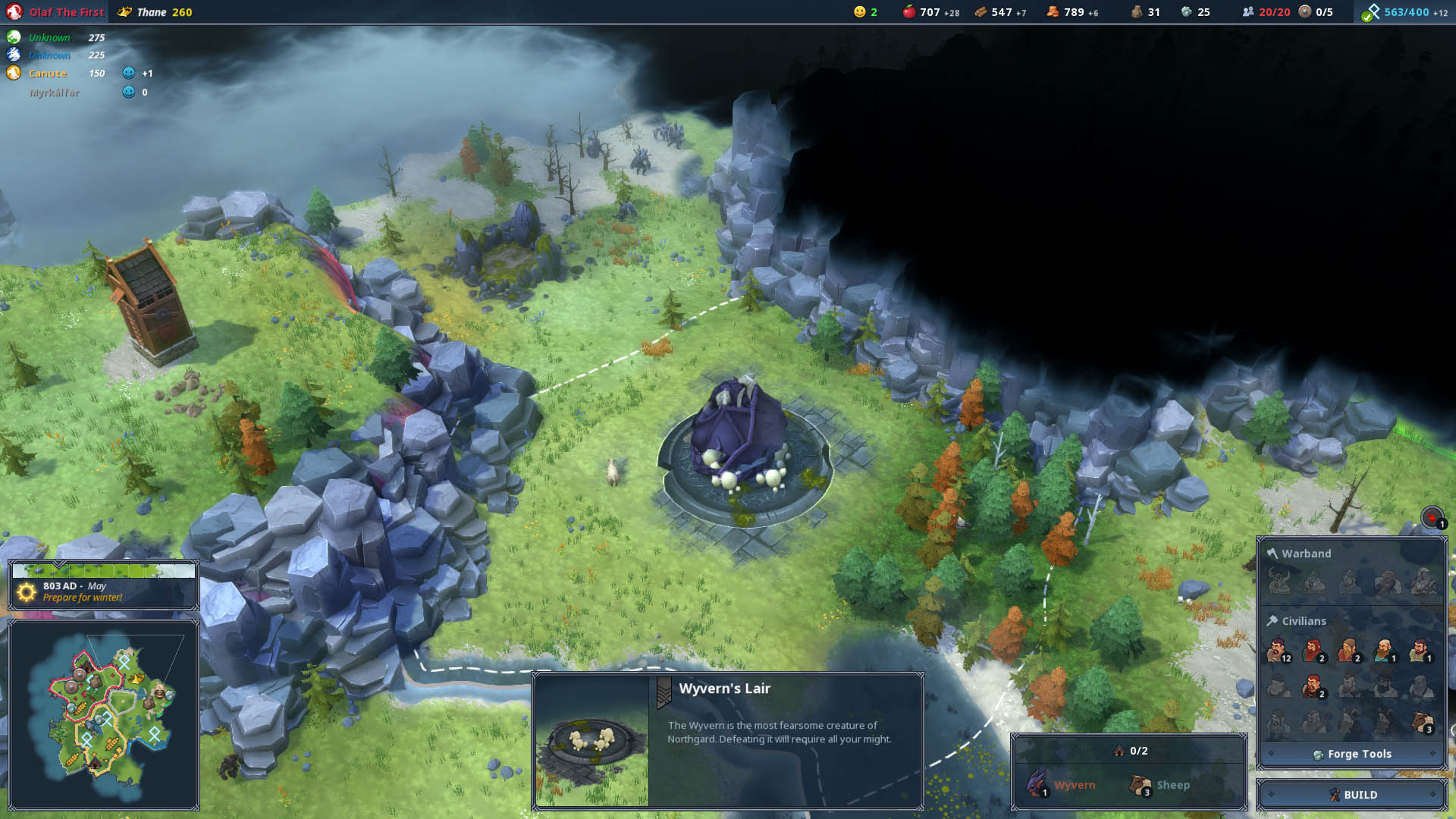Open the BUILD menu

[1352, 795]
